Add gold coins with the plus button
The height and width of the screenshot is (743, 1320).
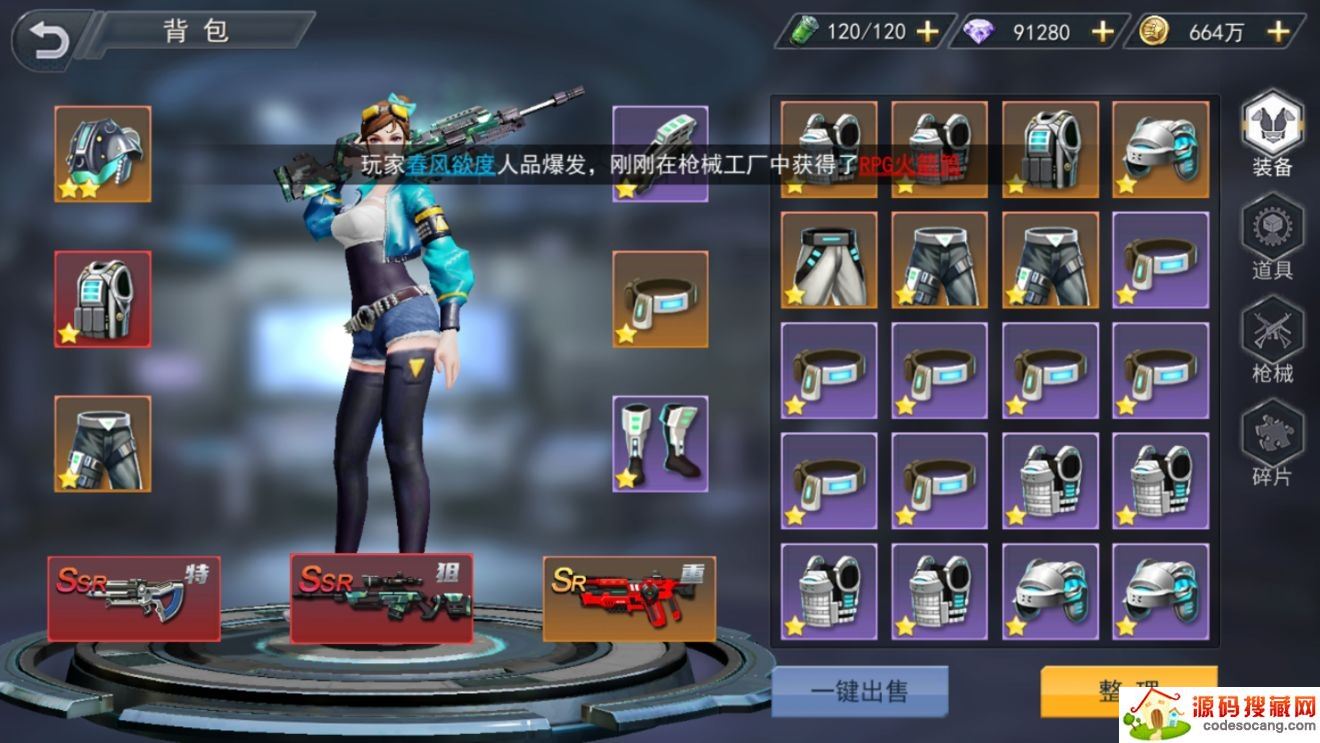1277,32
